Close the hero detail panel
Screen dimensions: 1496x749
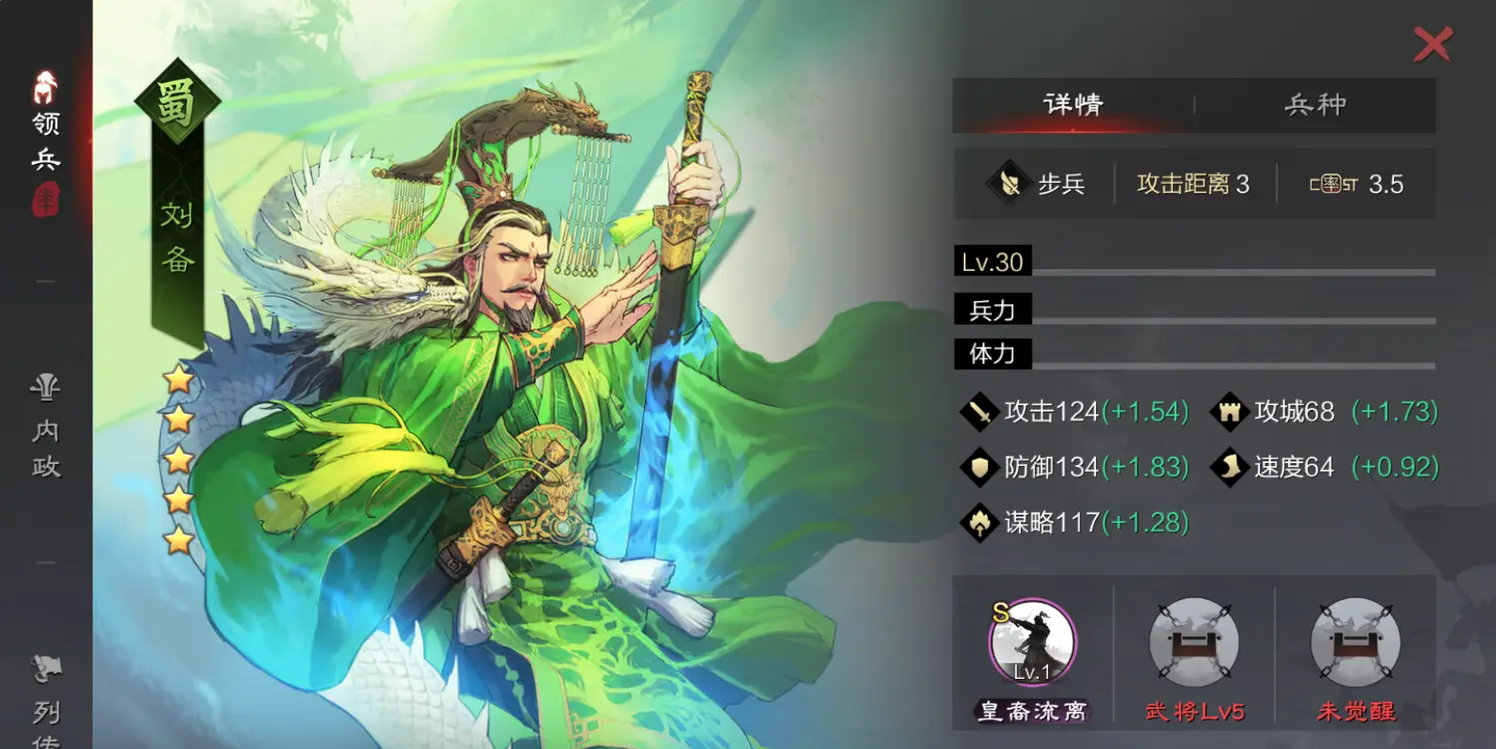(1432, 45)
